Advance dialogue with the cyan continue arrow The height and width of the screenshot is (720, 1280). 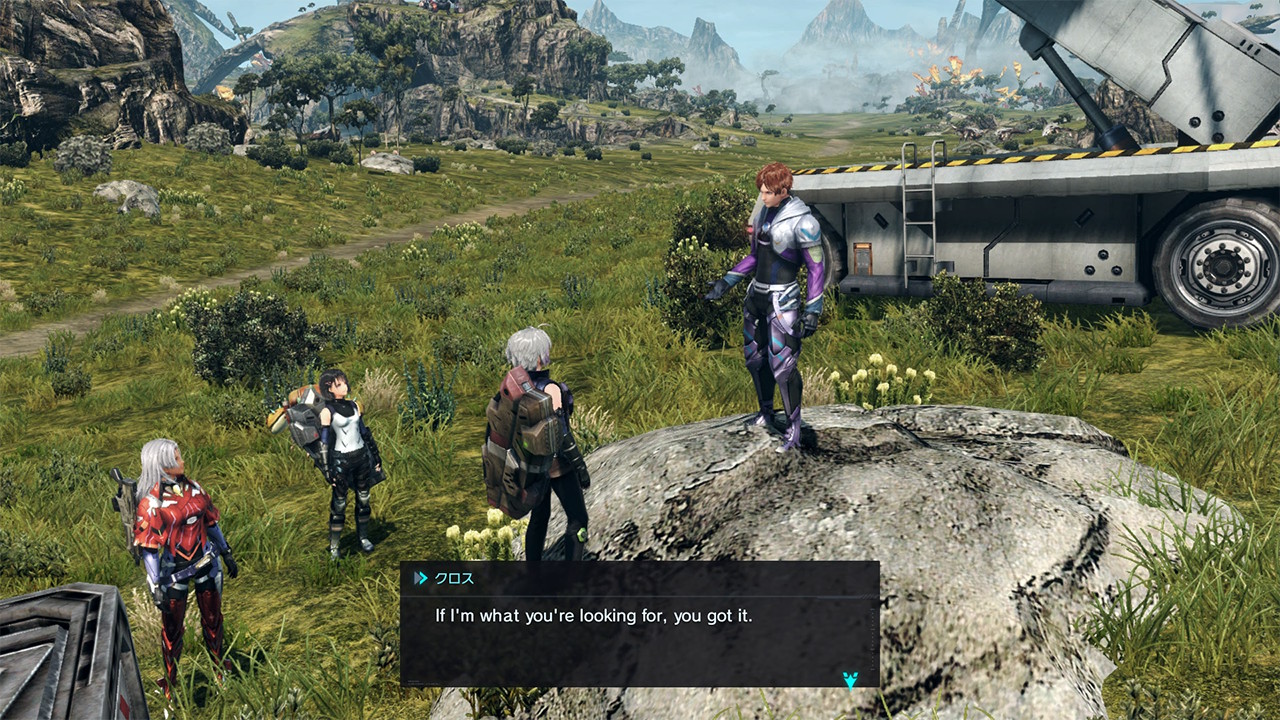pyautogui.click(x=850, y=679)
